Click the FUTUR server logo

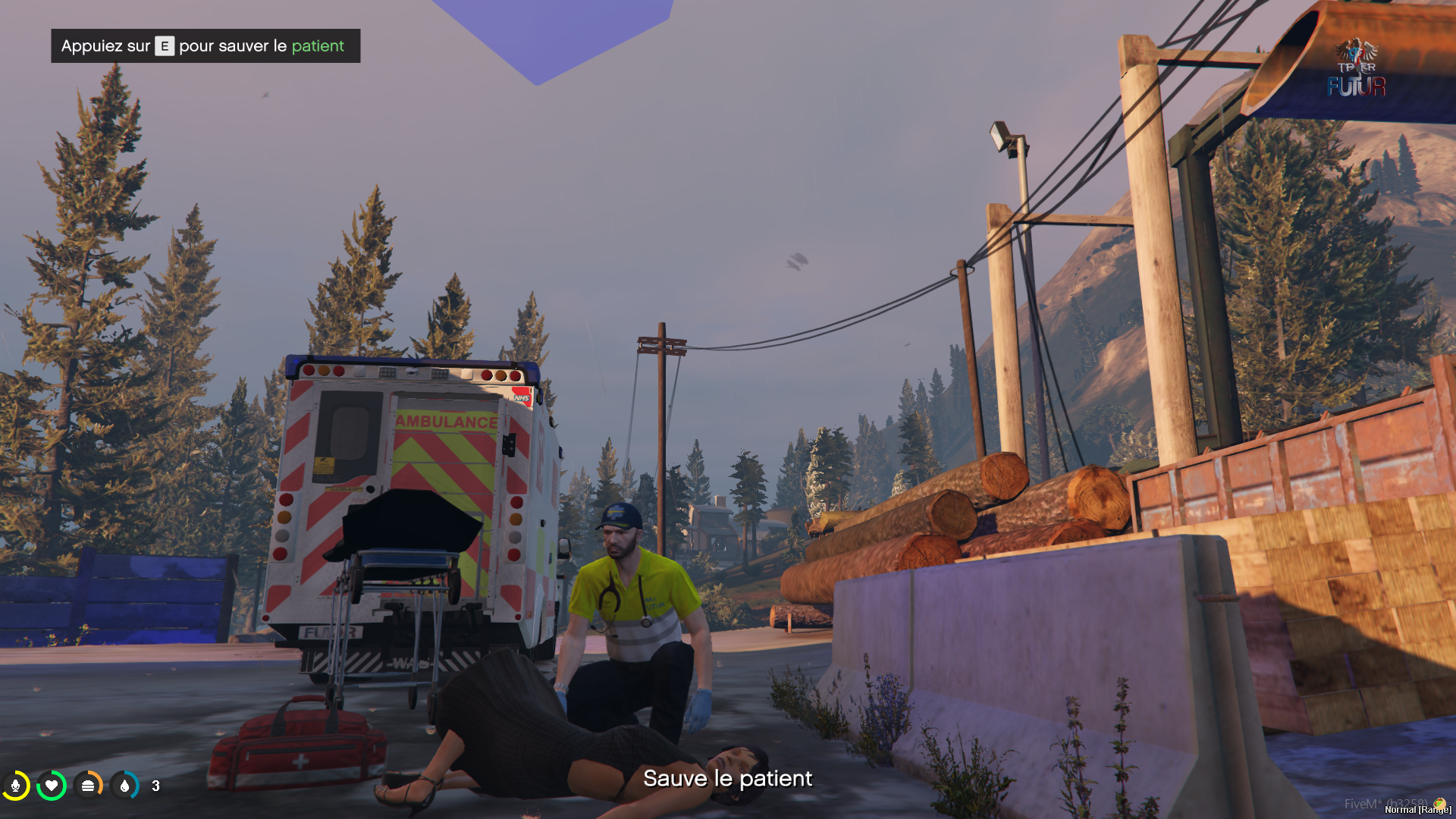1357,69
